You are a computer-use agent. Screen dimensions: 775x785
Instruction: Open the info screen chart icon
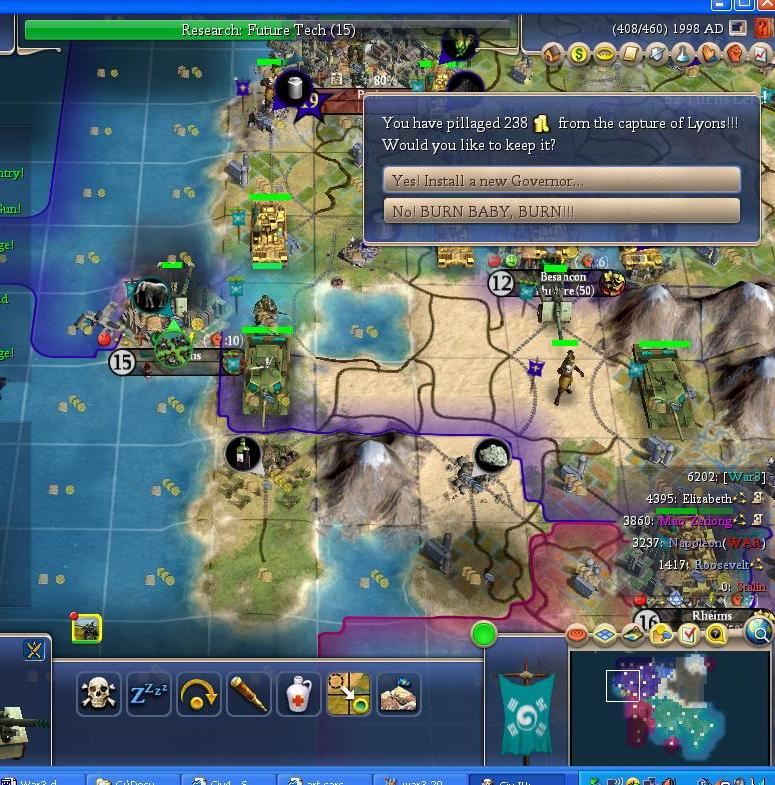coord(762,55)
